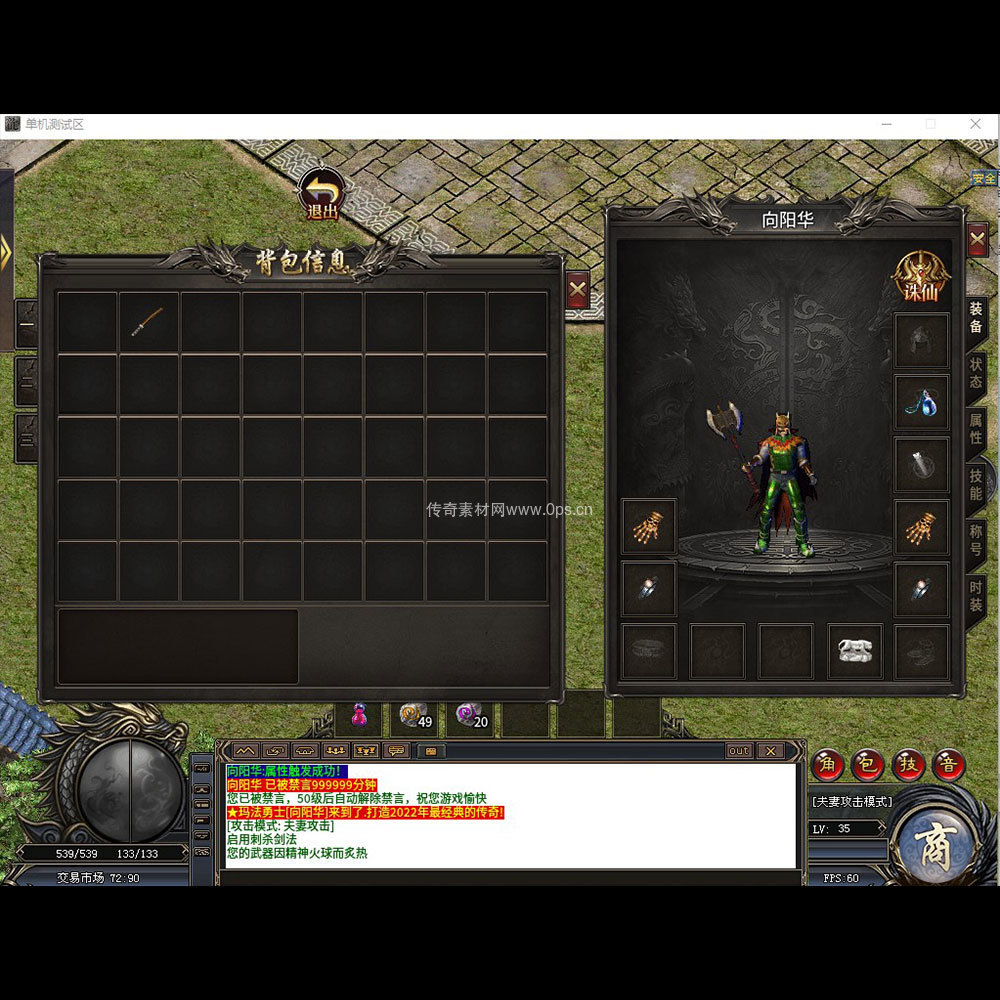The image size is (1000, 1000).
Task: Toggle sound with the 音 button
Action: (x=949, y=765)
